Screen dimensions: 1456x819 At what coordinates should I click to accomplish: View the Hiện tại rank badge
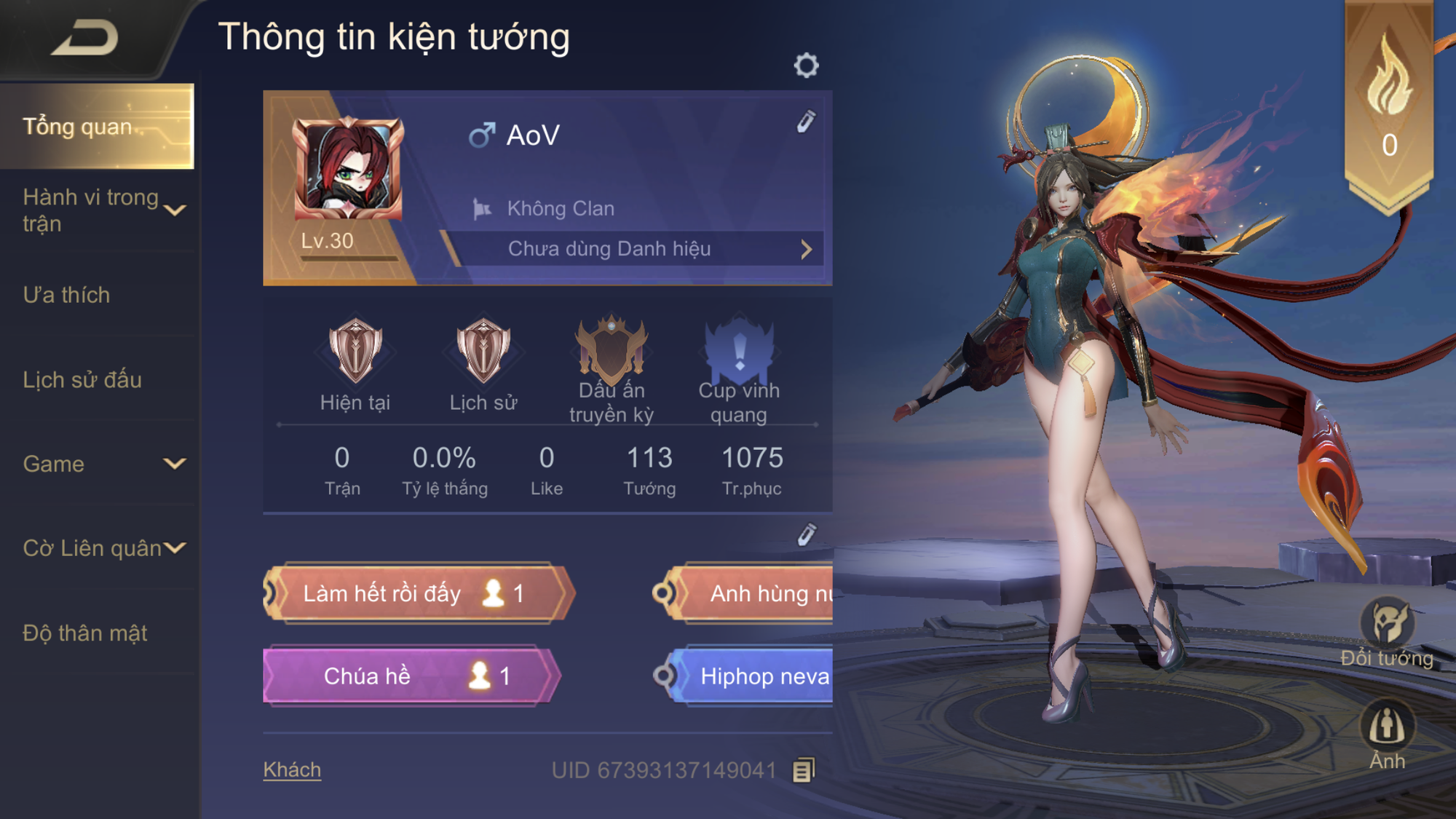[x=355, y=351]
